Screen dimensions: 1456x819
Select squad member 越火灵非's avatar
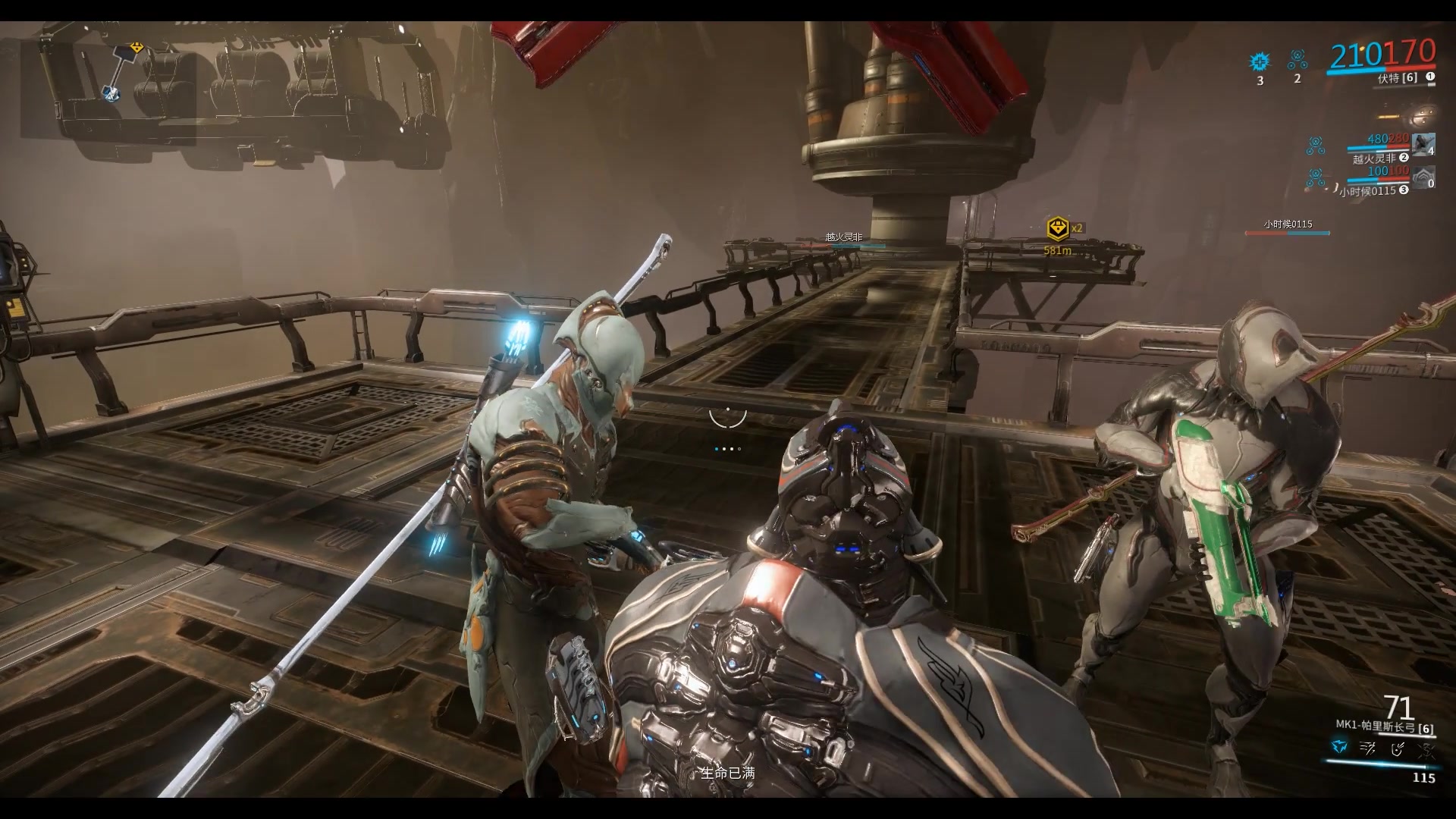pos(1423,144)
